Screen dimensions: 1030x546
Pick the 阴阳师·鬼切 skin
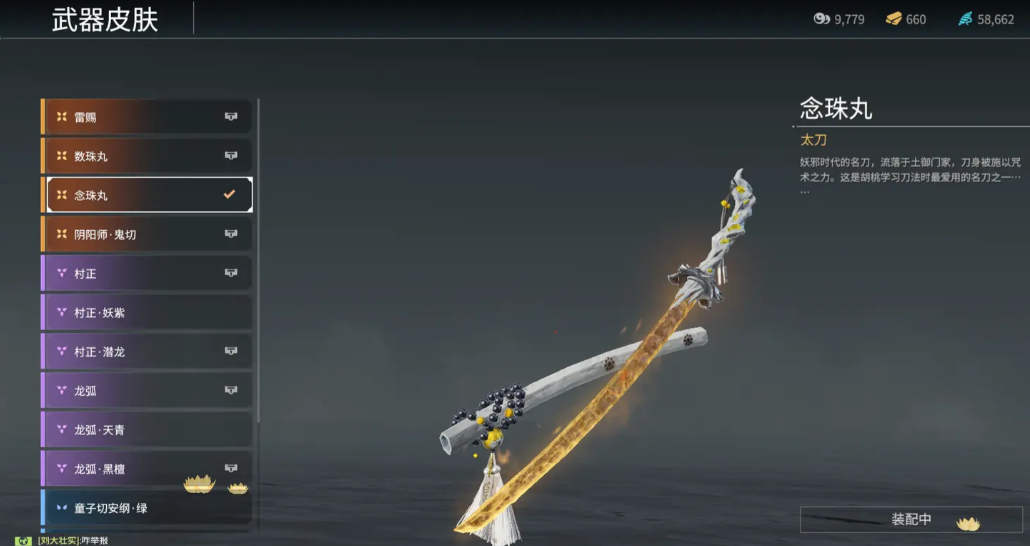(x=146, y=234)
